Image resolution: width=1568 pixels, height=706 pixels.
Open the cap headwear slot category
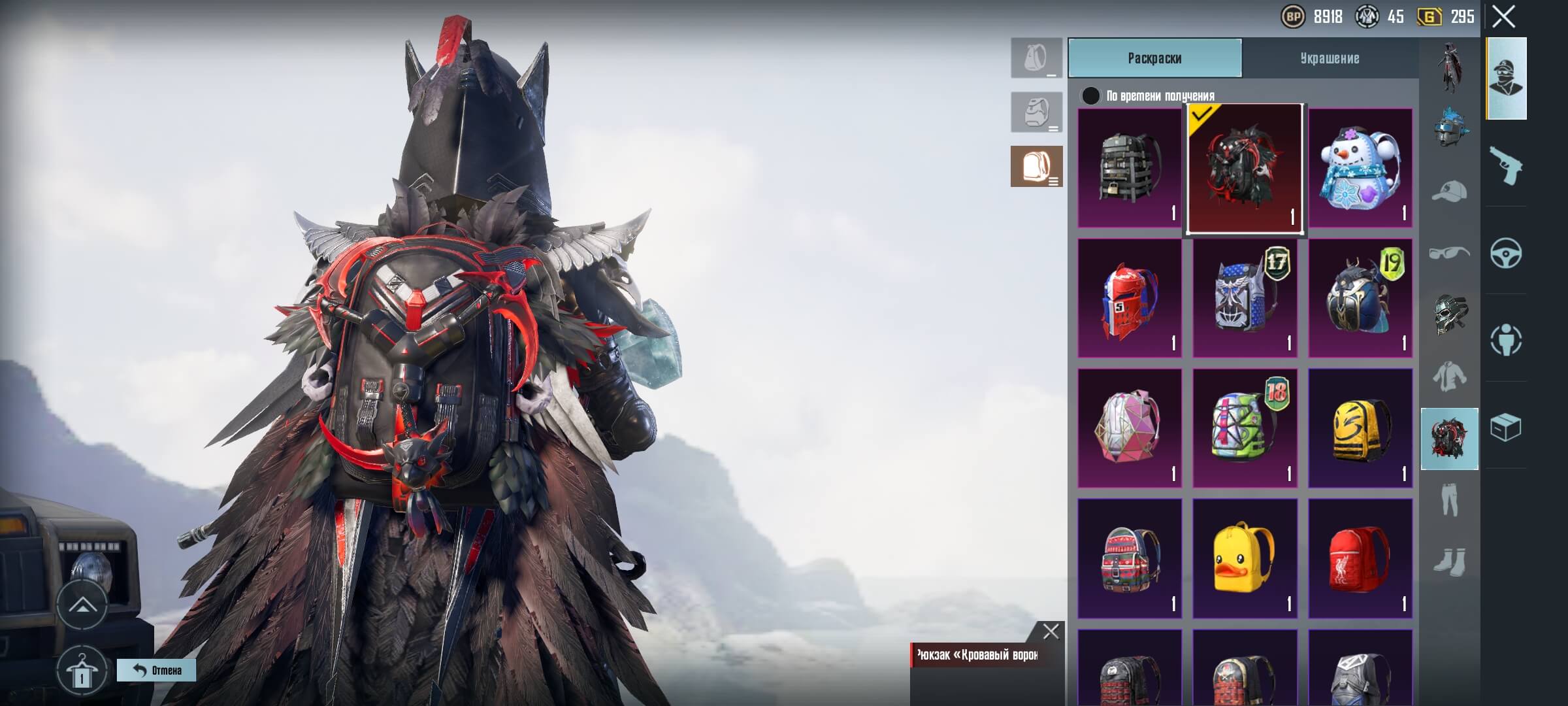click(x=1449, y=192)
